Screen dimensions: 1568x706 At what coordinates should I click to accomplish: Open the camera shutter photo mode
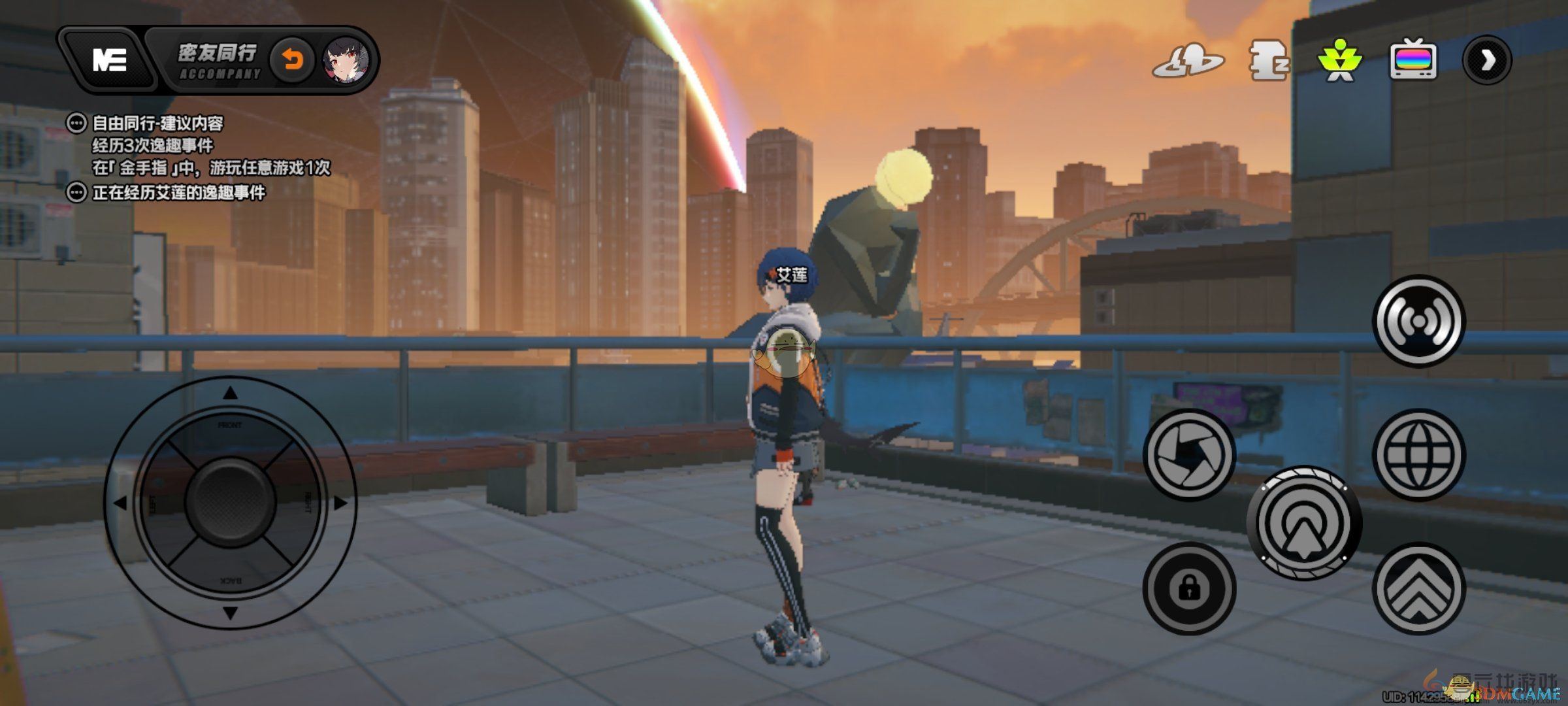click(x=1189, y=454)
